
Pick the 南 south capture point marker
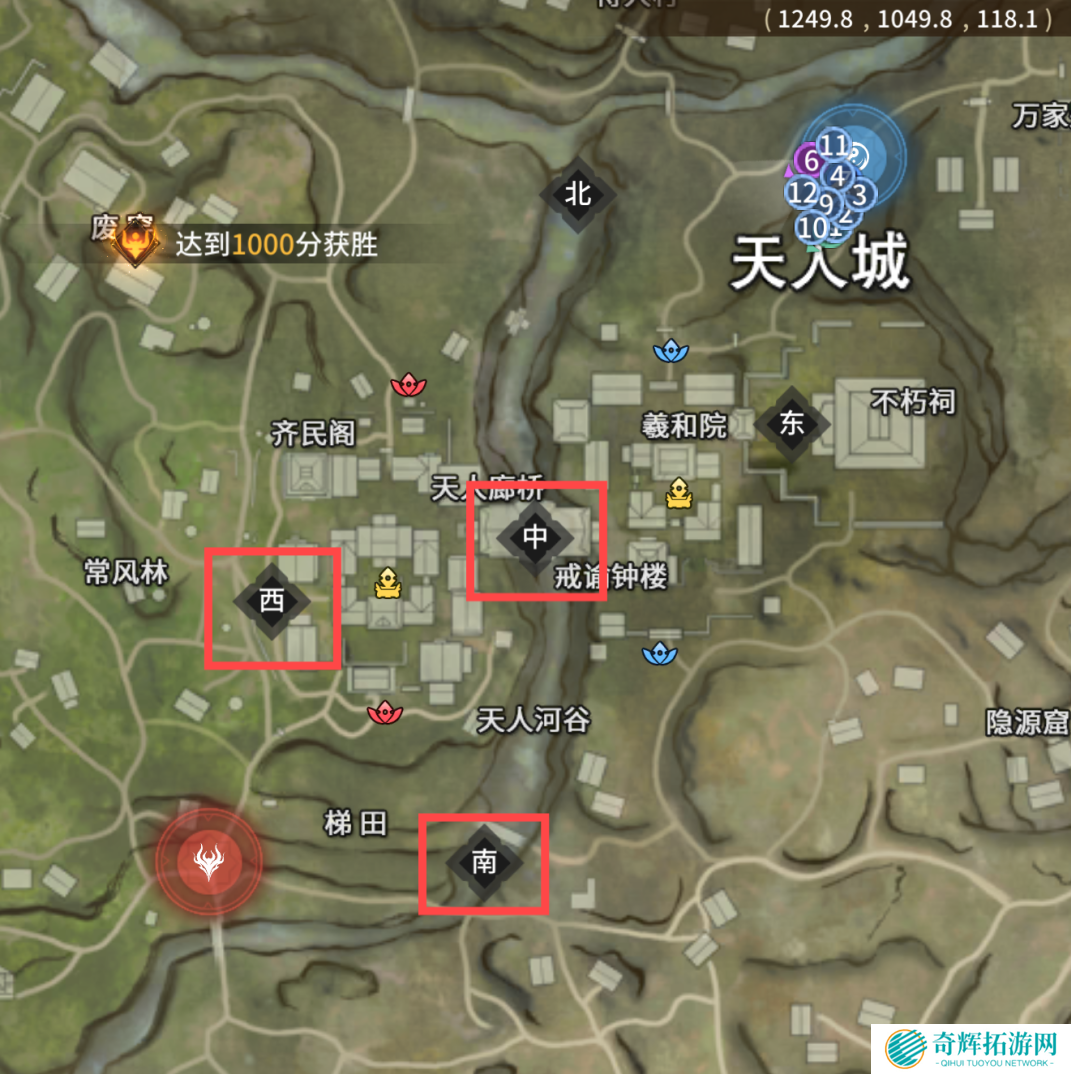tap(484, 863)
